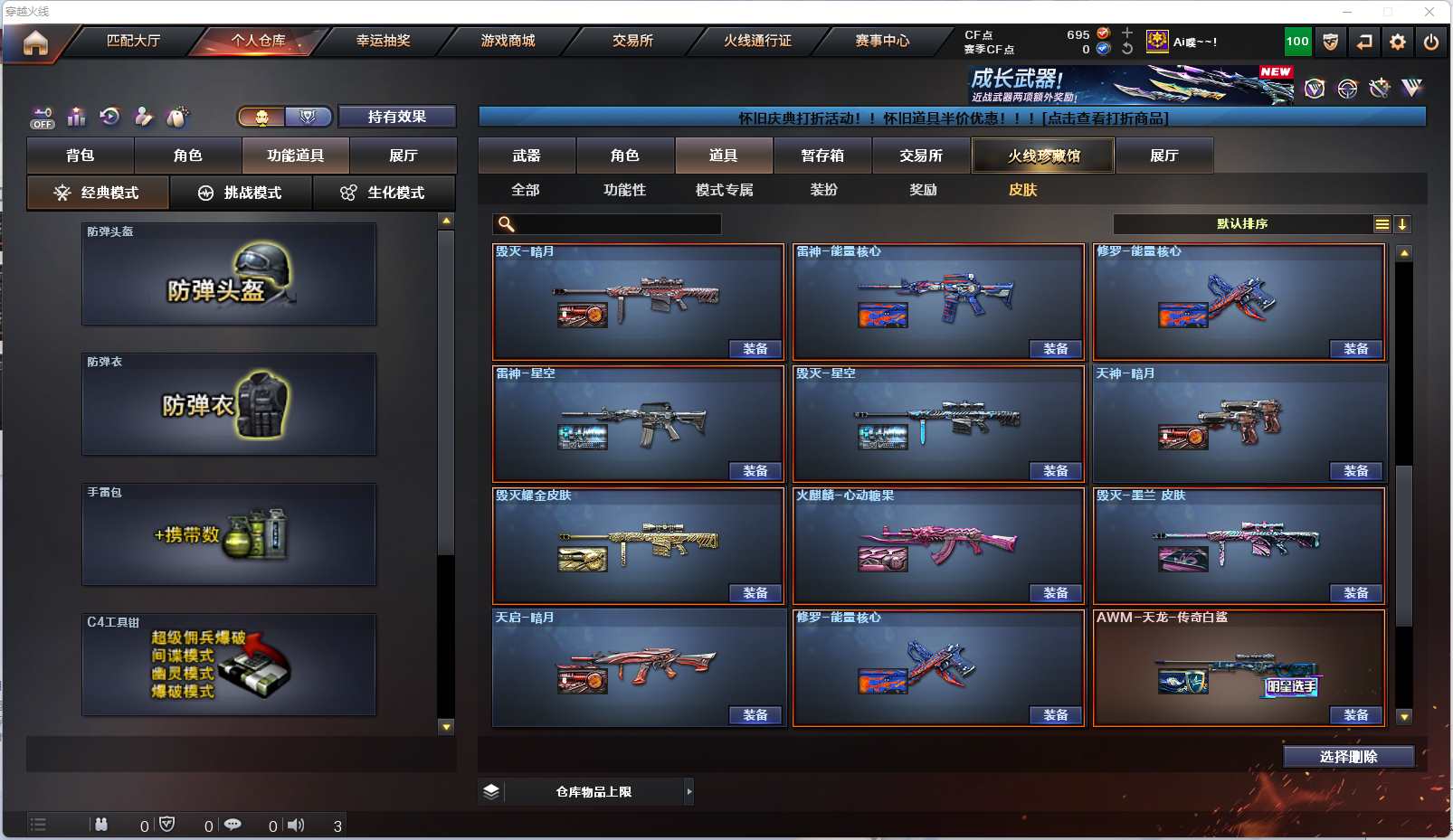The image size is (1453, 840).
Task: Open the 暂存箱 temporary storage tab
Action: click(x=822, y=156)
